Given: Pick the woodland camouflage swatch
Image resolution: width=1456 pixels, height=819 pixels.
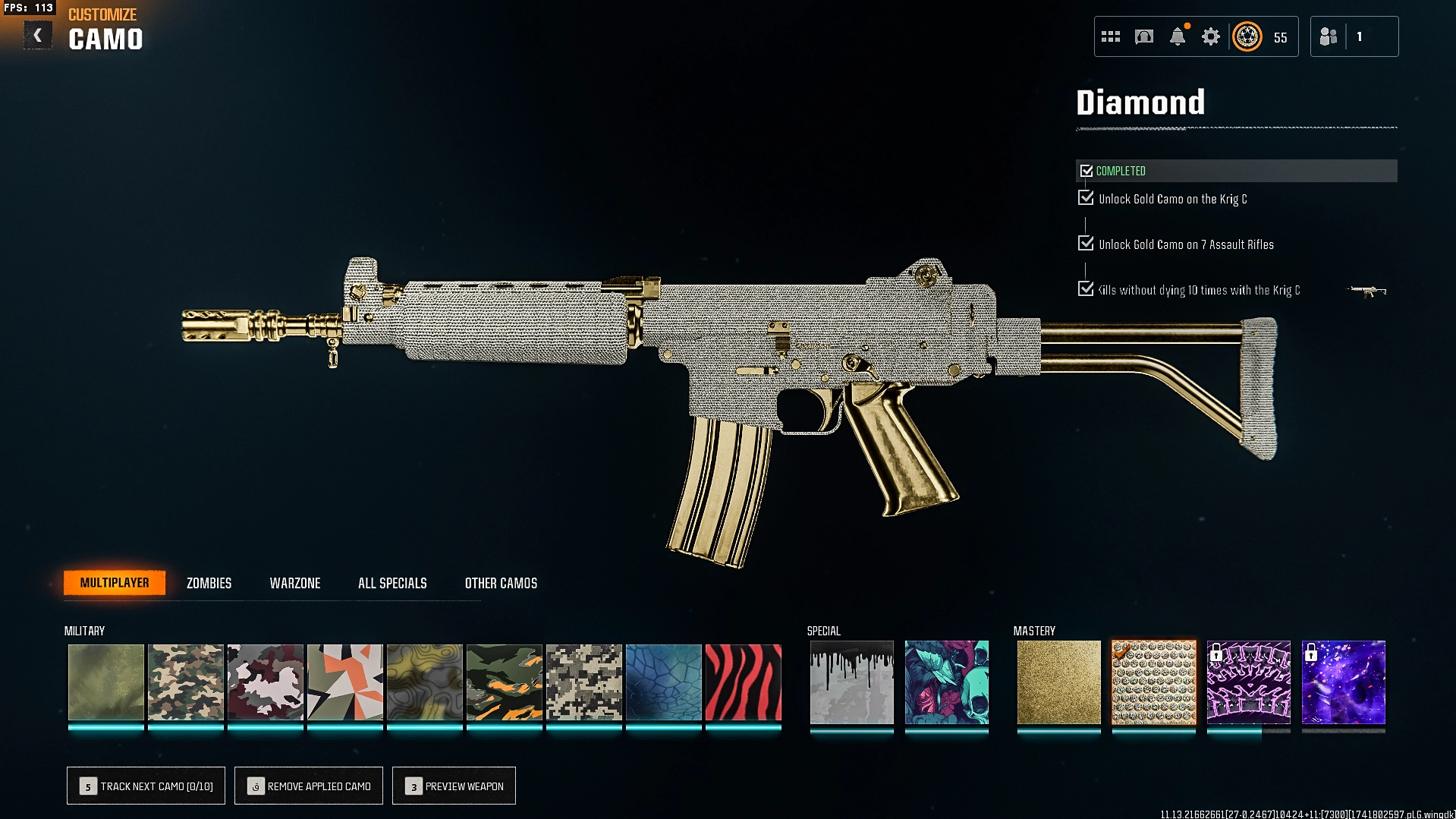Looking at the screenshot, I should click(x=186, y=682).
